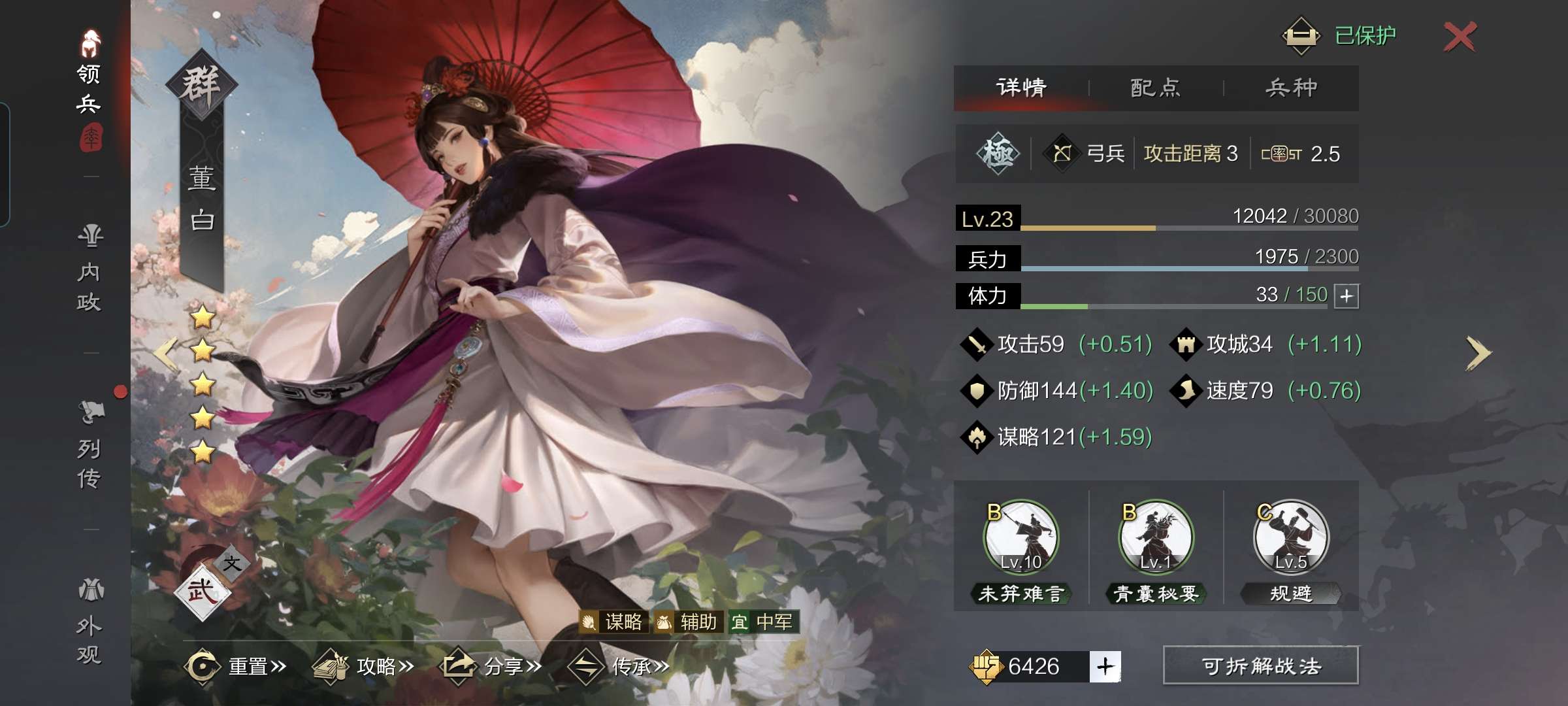Add more currency next to 6426

tap(1105, 666)
